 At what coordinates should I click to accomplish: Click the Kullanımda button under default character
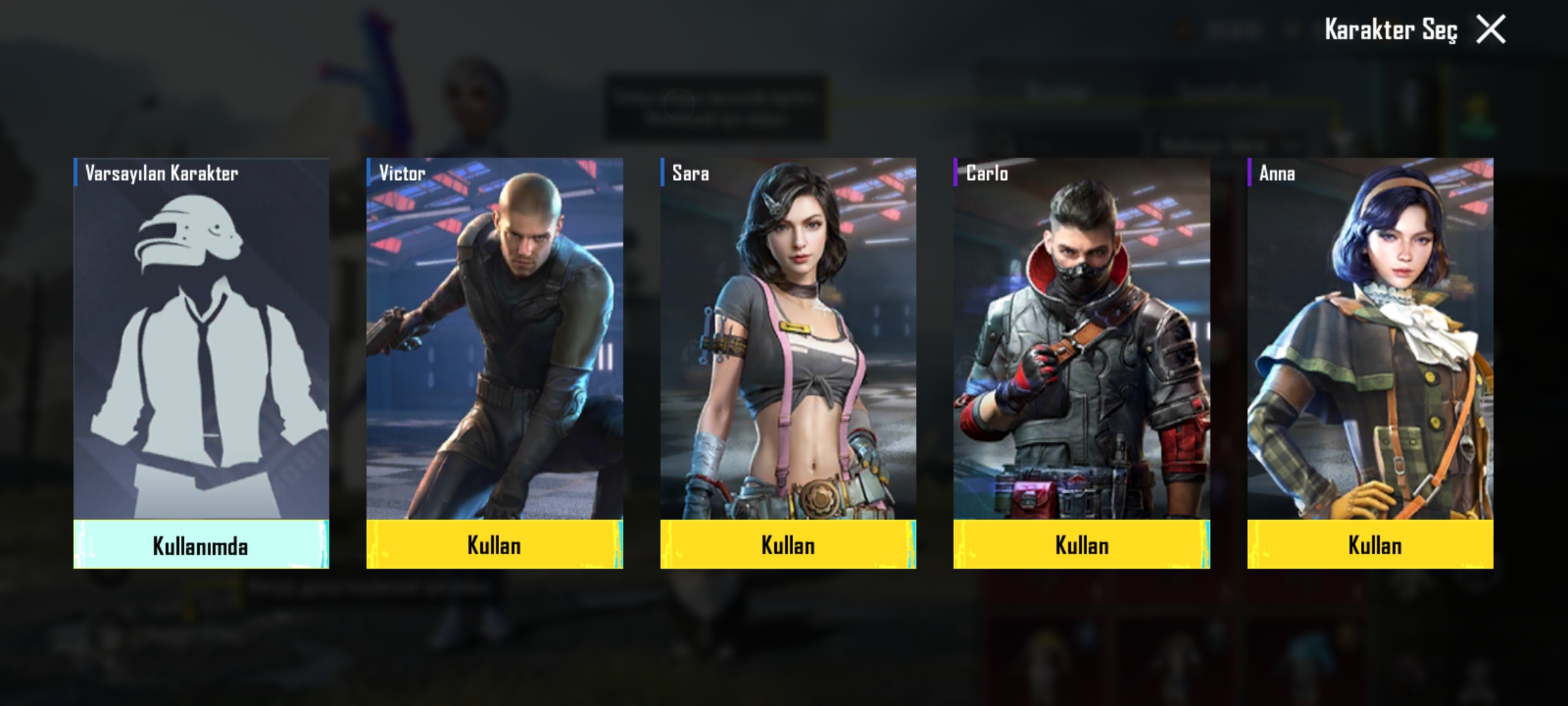pos(201,545)
